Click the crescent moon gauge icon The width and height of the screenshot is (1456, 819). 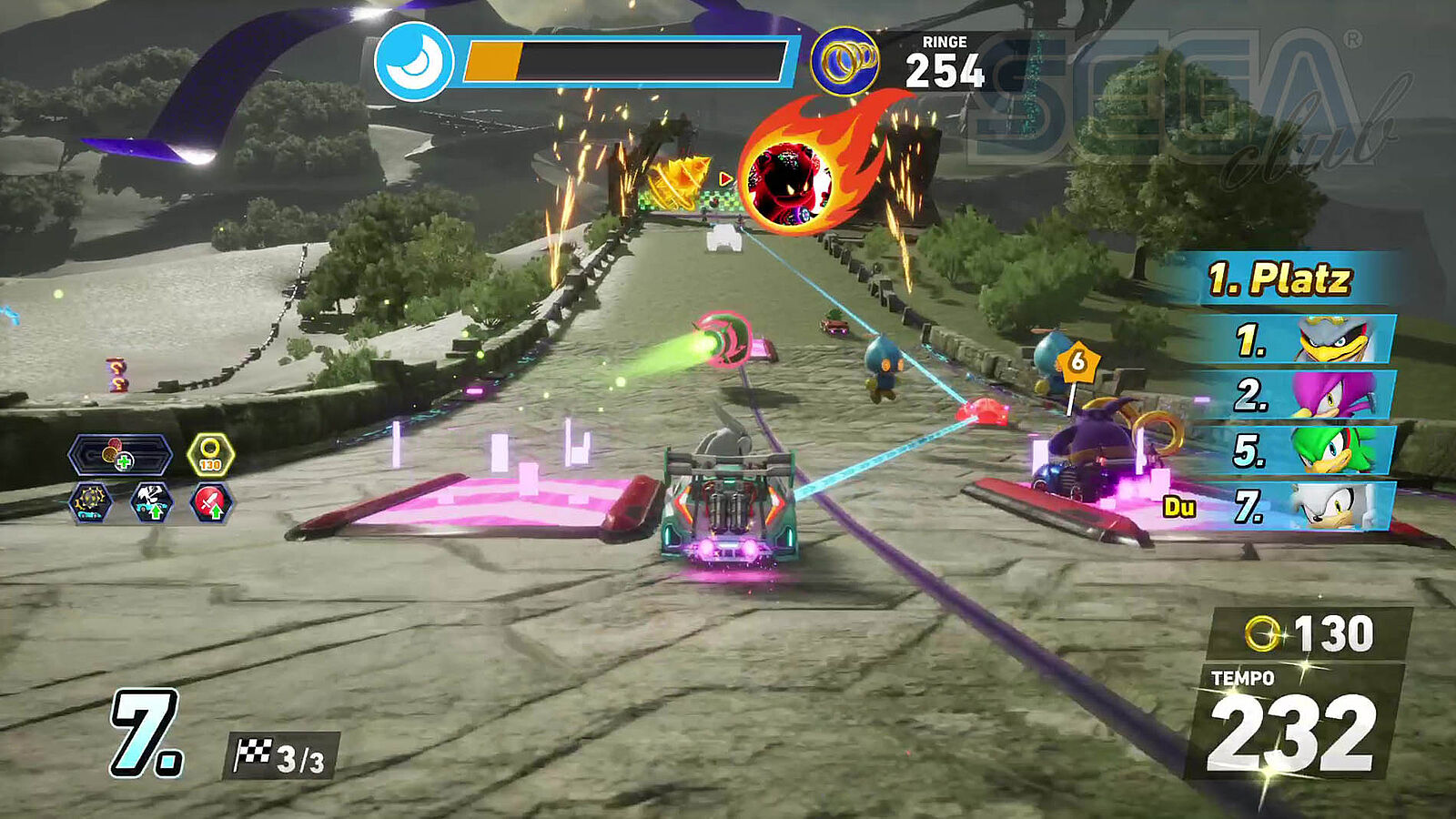click(x=414, y=62)
